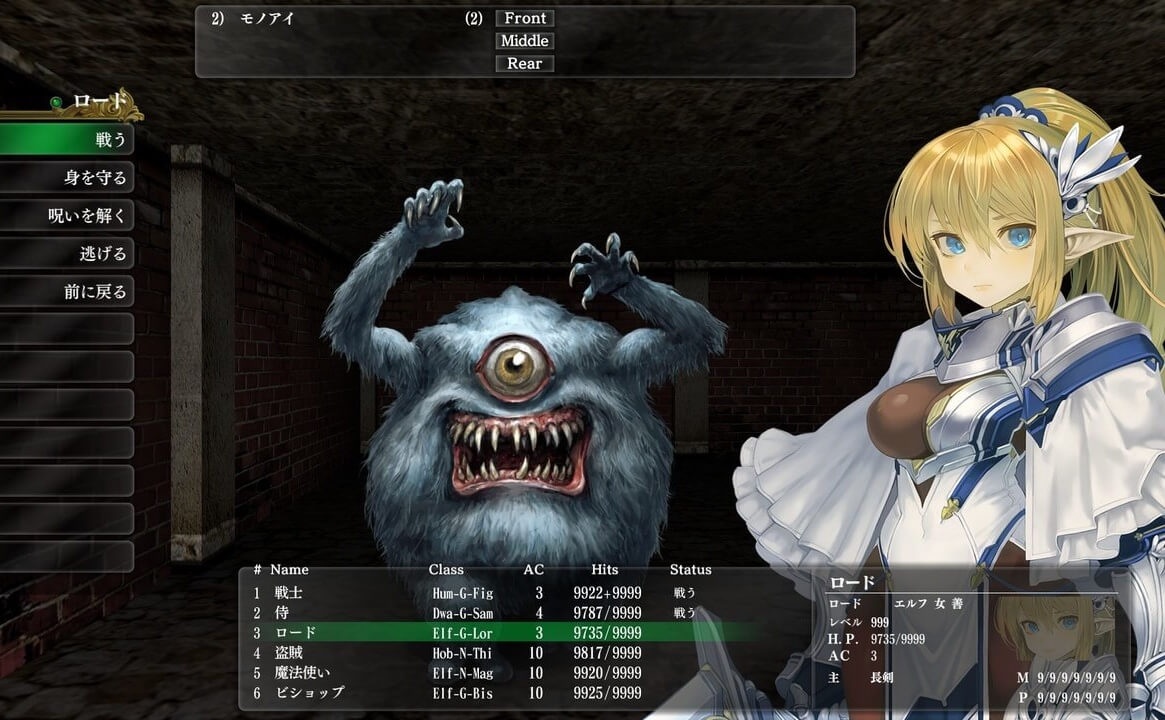The width and height of the screenshot is (1165, 720).
Task: Choose the Middle row button
Action: [525, 41]
